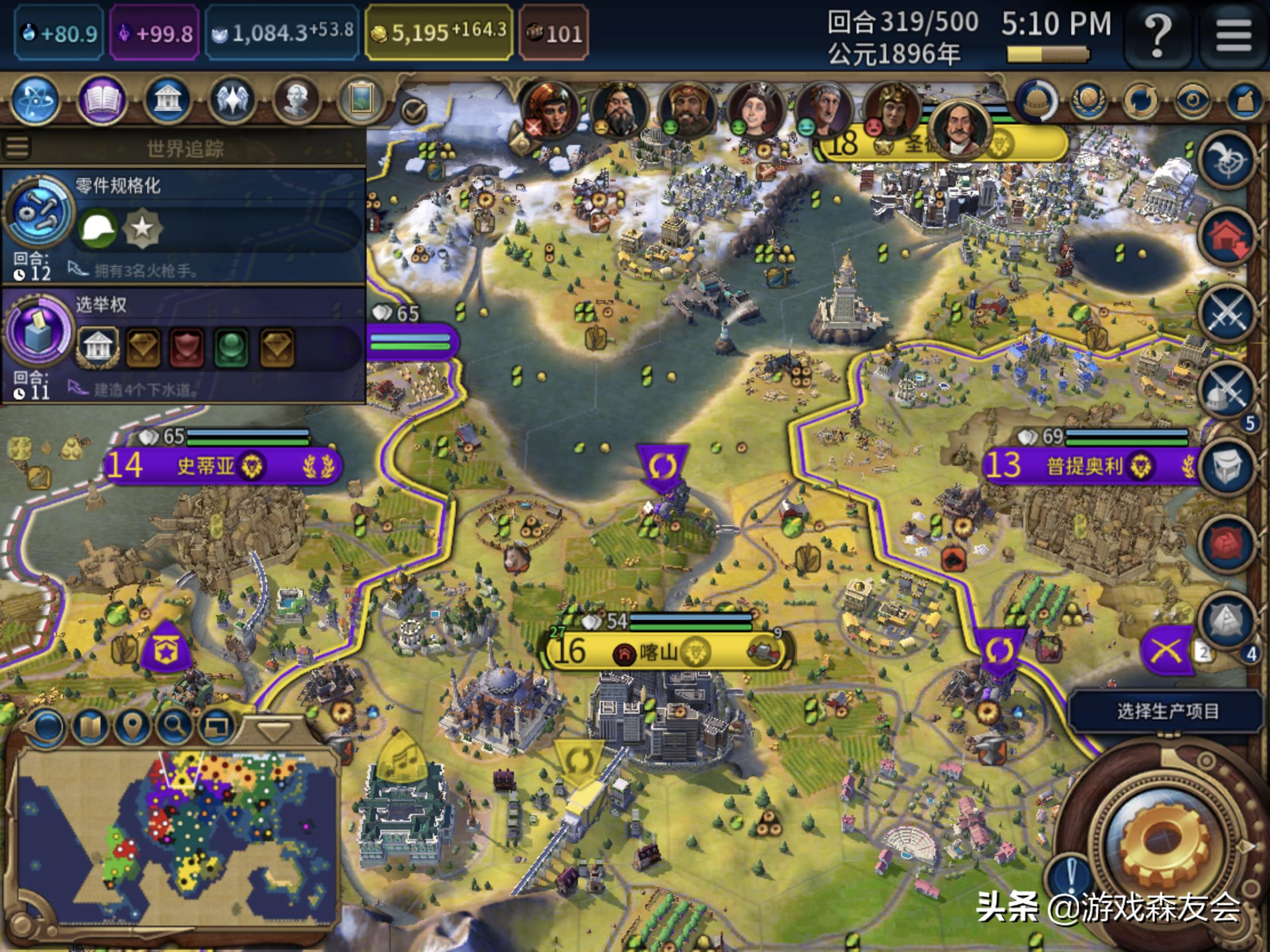The height and width of the screenshot is (952, 1270).
Task: Open the technology tree atom icon
Action: [x=35, y=102]
